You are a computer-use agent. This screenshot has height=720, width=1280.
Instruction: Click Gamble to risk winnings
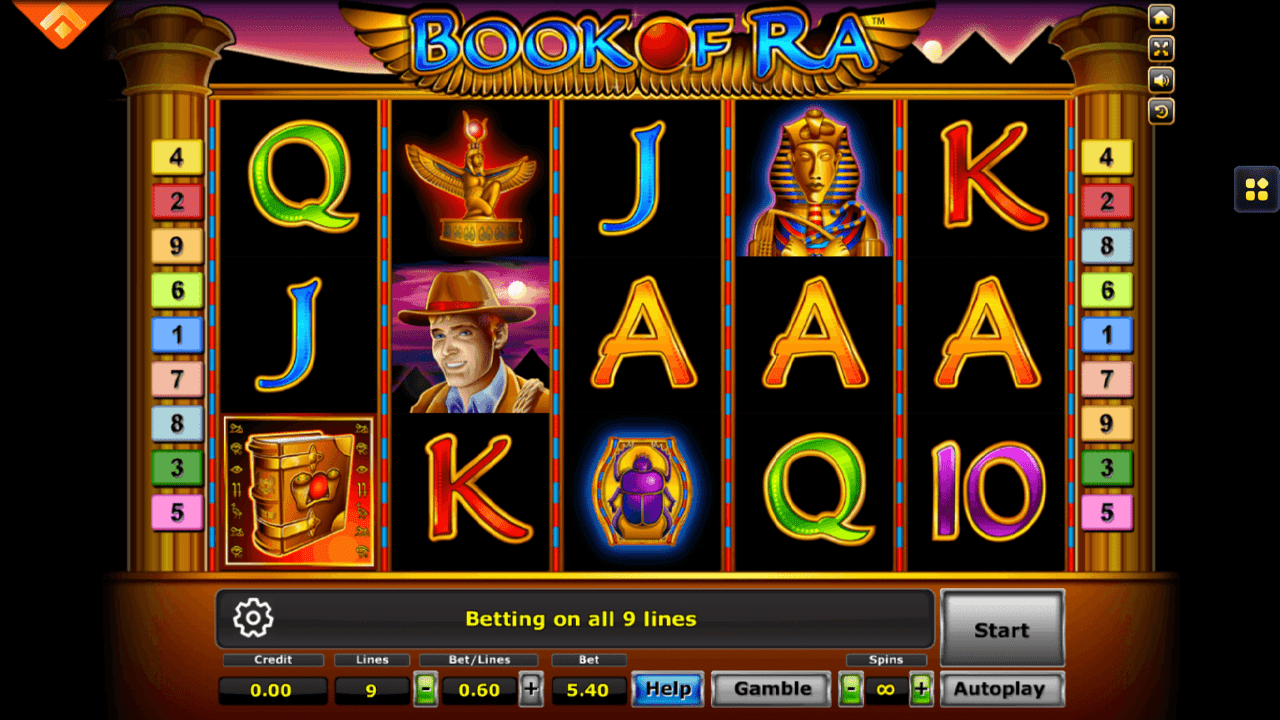pyautogui.click(x=770, y=689)
